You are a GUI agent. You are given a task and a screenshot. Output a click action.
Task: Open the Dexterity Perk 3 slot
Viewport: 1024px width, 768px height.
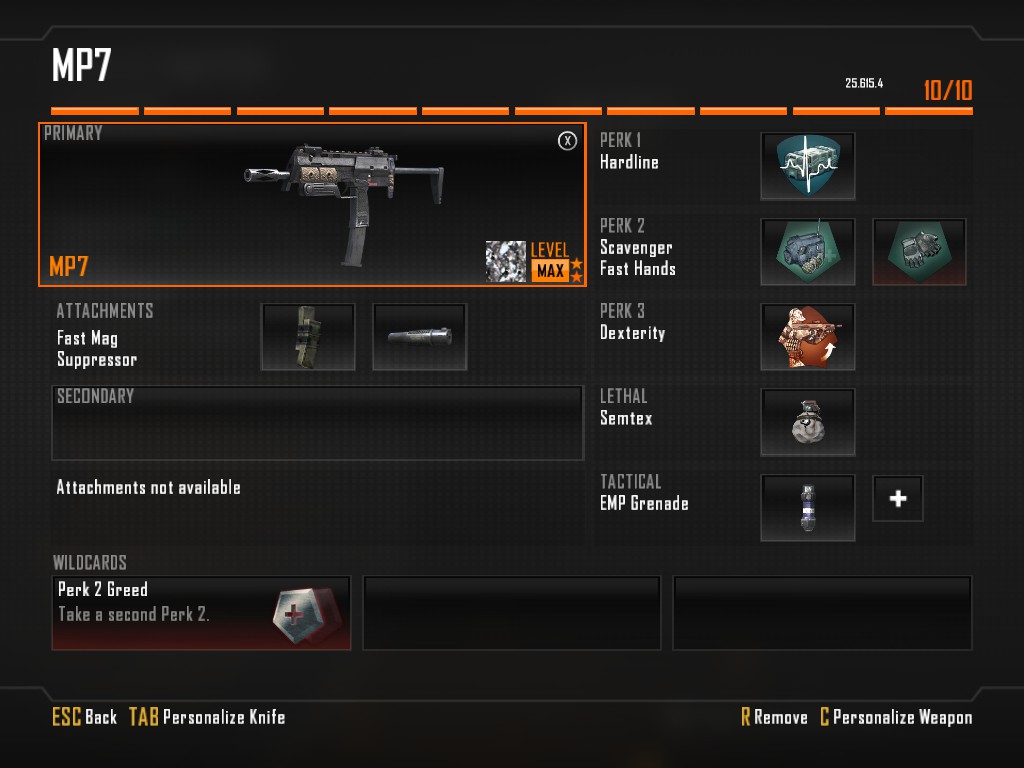pos(807,337)
